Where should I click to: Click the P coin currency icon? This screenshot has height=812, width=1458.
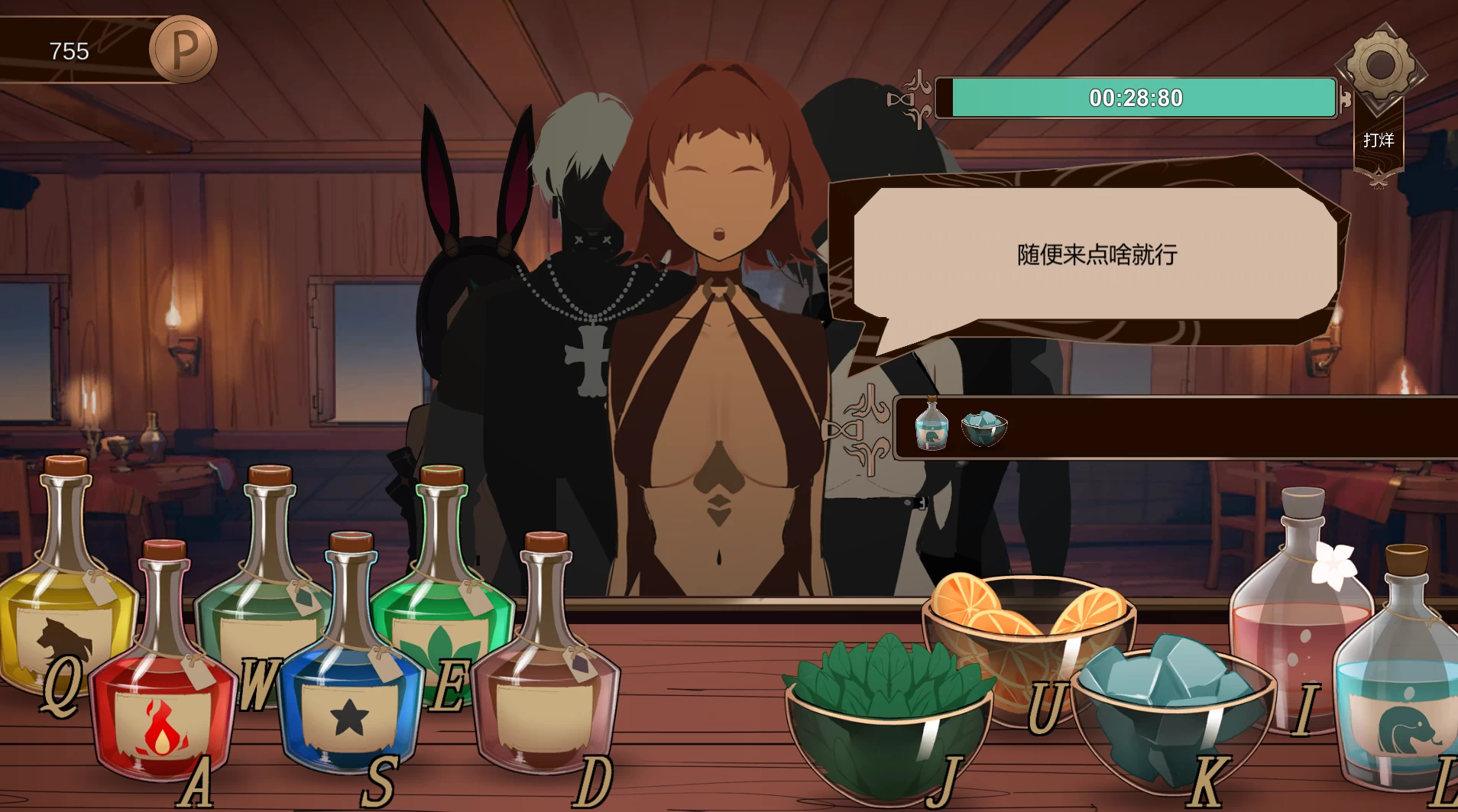pos(184,48)
